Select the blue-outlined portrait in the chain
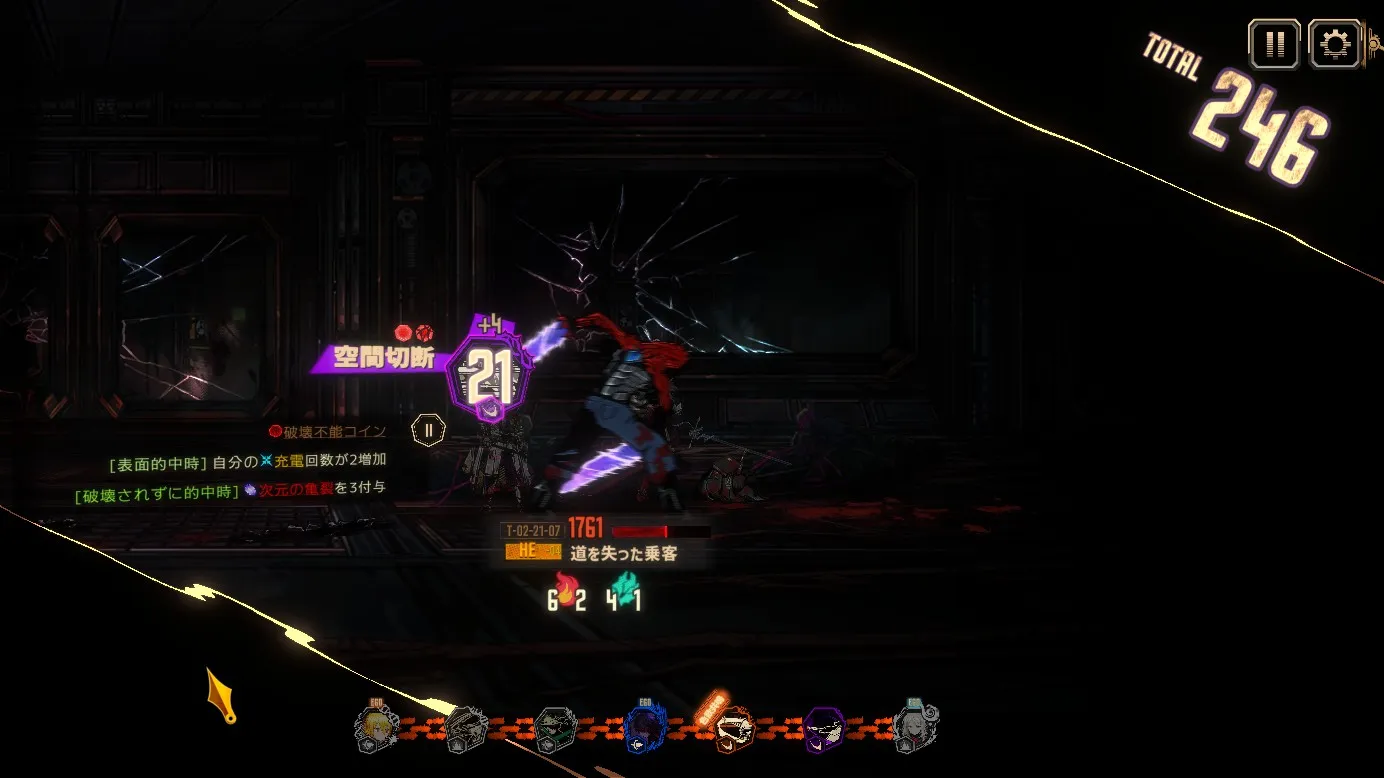Image resolution: width=1384 pixels, height=778 pixels. coord(646,729)
